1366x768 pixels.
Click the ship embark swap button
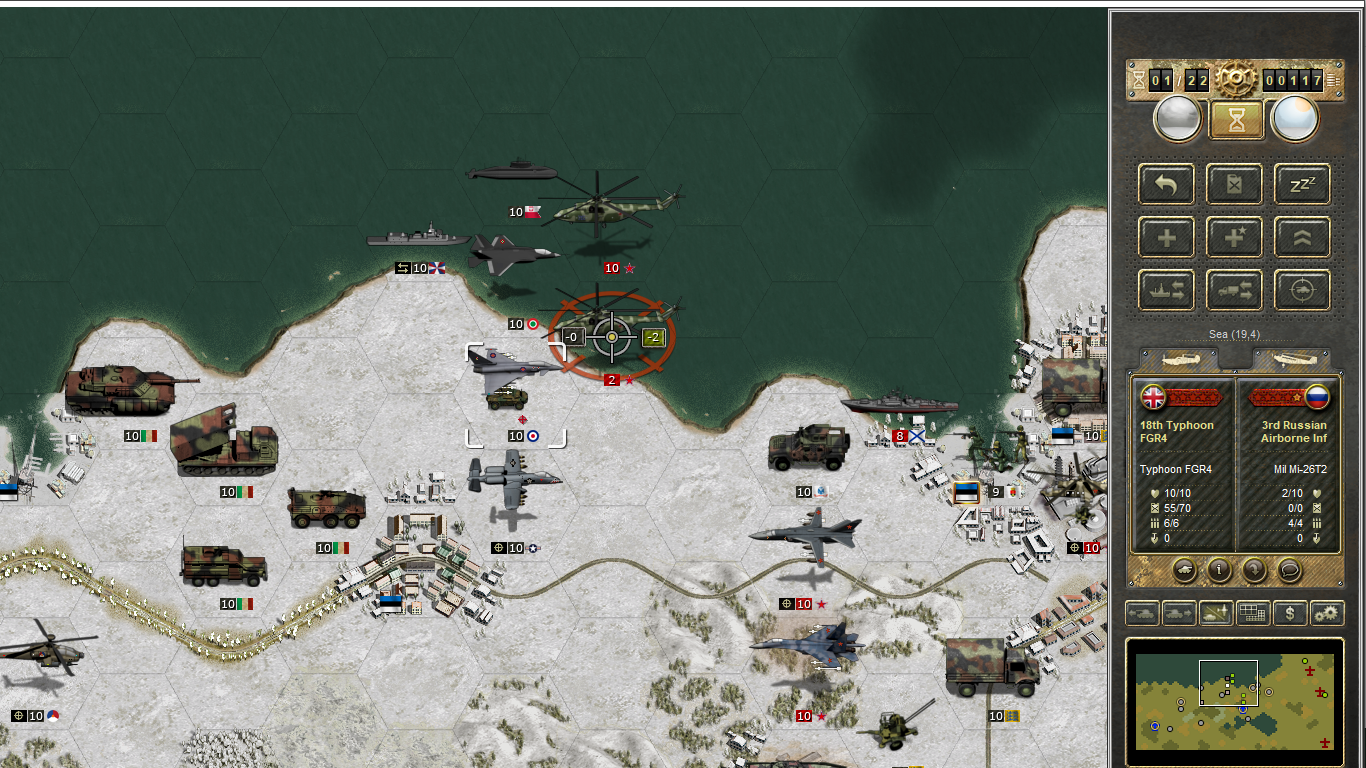point(1166,291)
